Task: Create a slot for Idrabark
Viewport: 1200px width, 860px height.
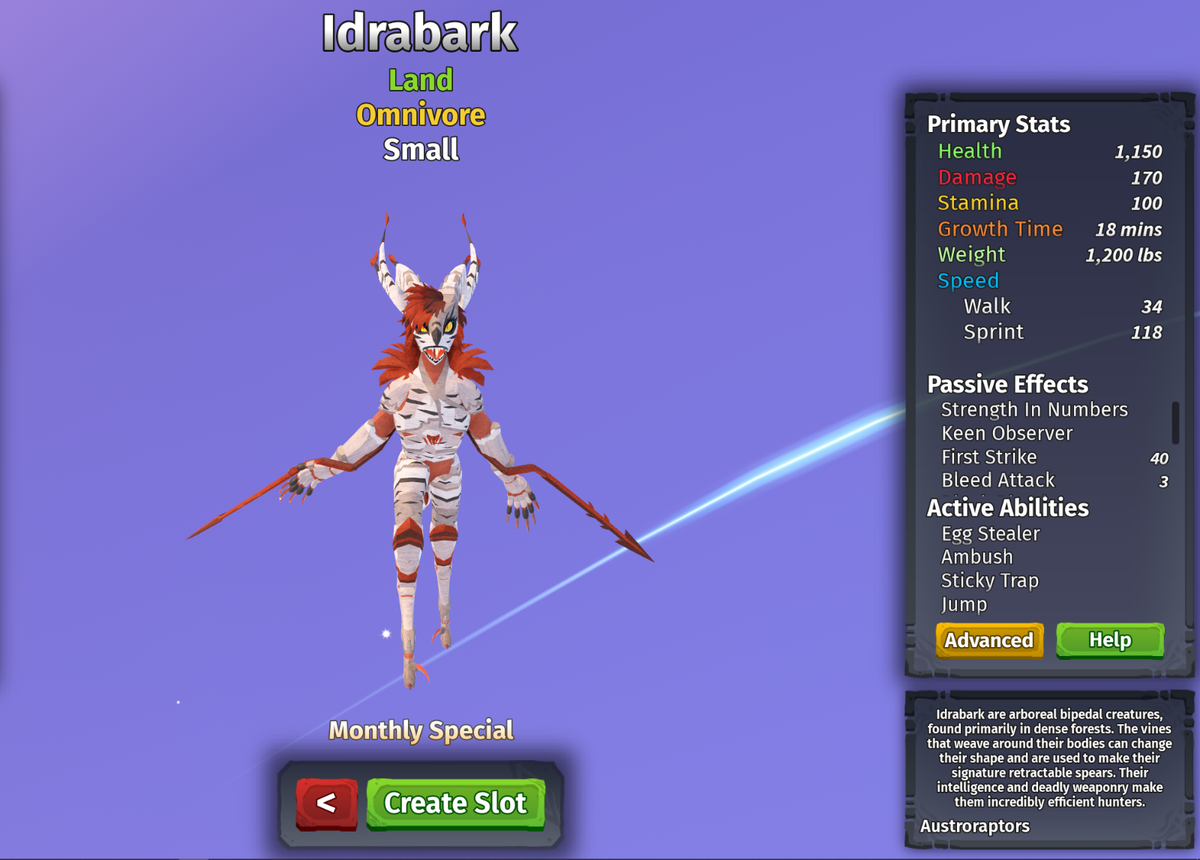Action: 455,803
